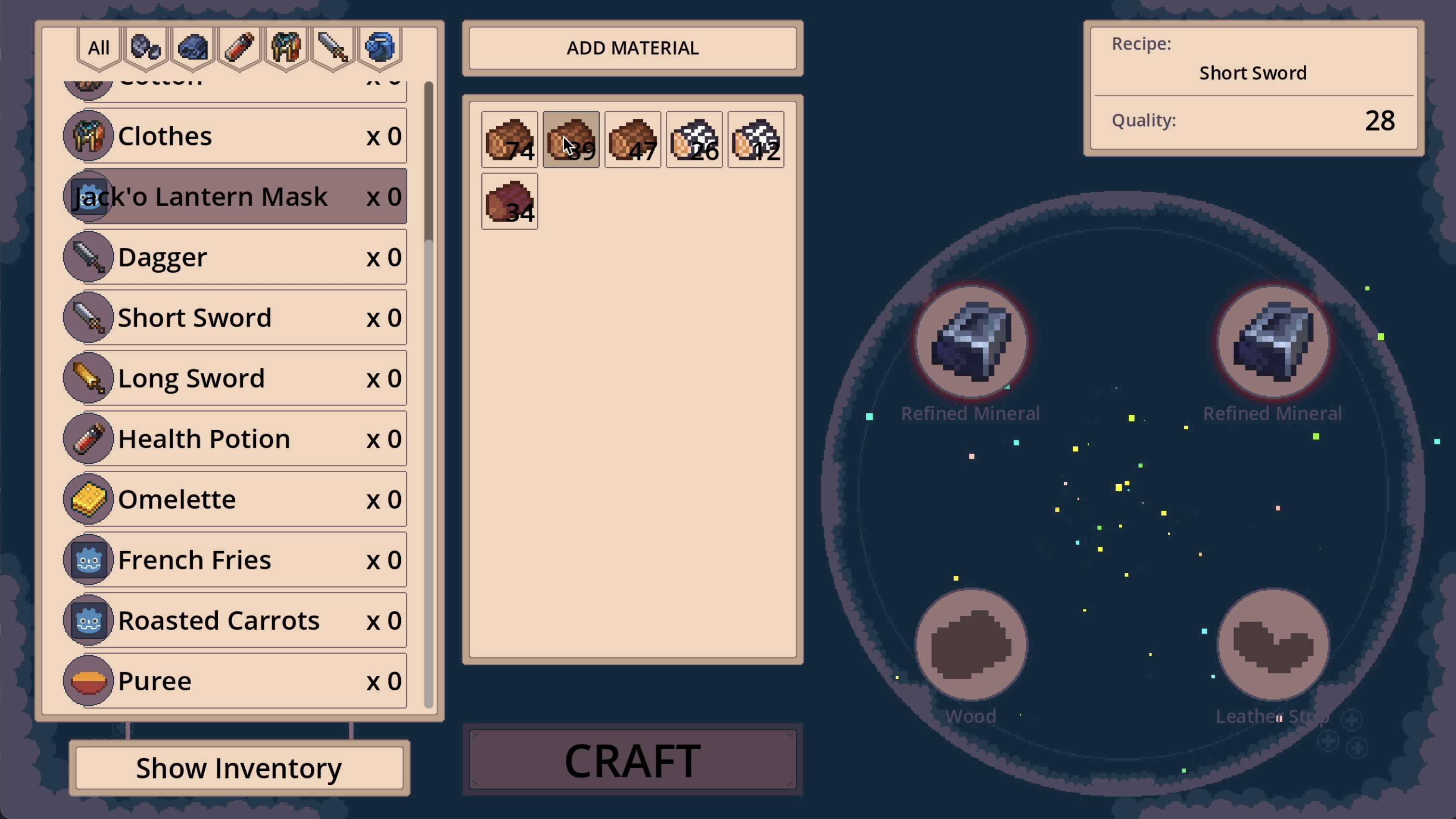Select the Clothes recipe row

tap(235, 136)
